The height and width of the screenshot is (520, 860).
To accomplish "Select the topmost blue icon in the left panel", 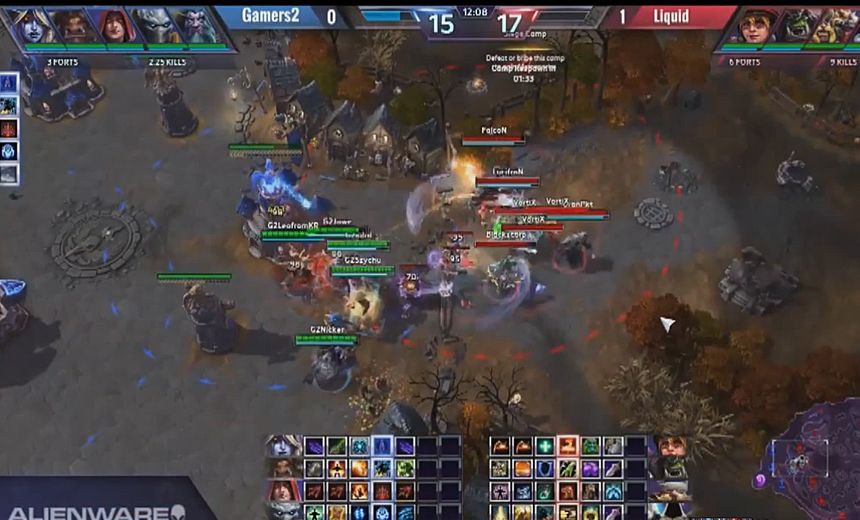I will click(x=9, y=82).
